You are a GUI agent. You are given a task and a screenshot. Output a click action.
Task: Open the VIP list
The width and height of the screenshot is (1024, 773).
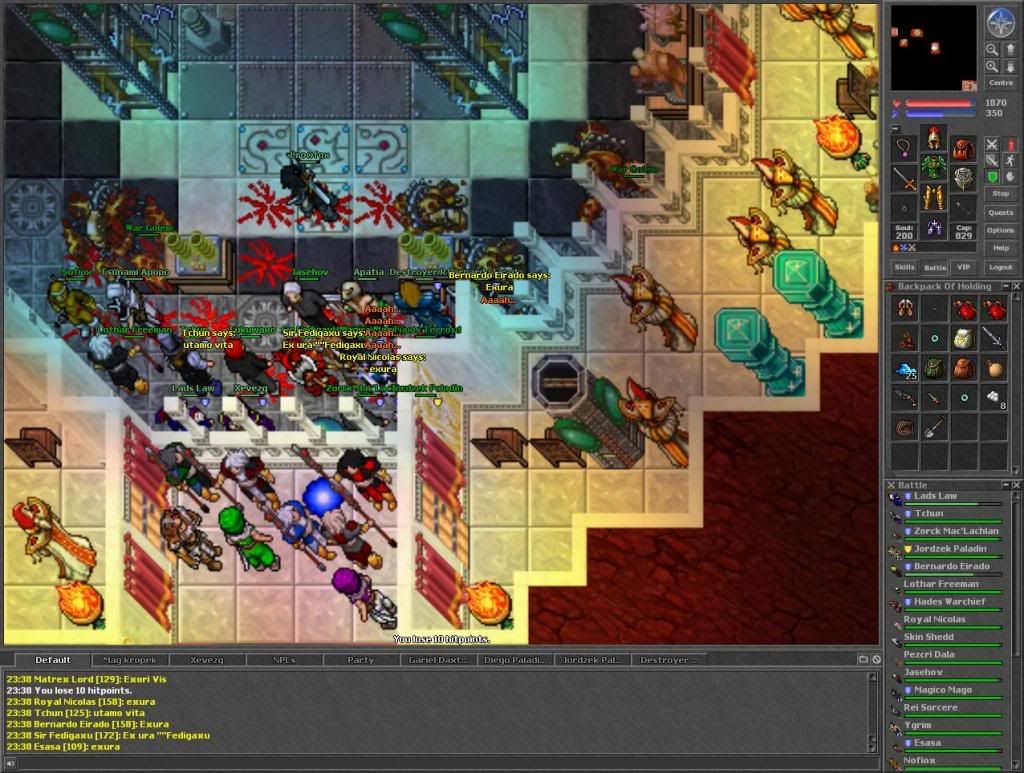click(x=964, y=267)
